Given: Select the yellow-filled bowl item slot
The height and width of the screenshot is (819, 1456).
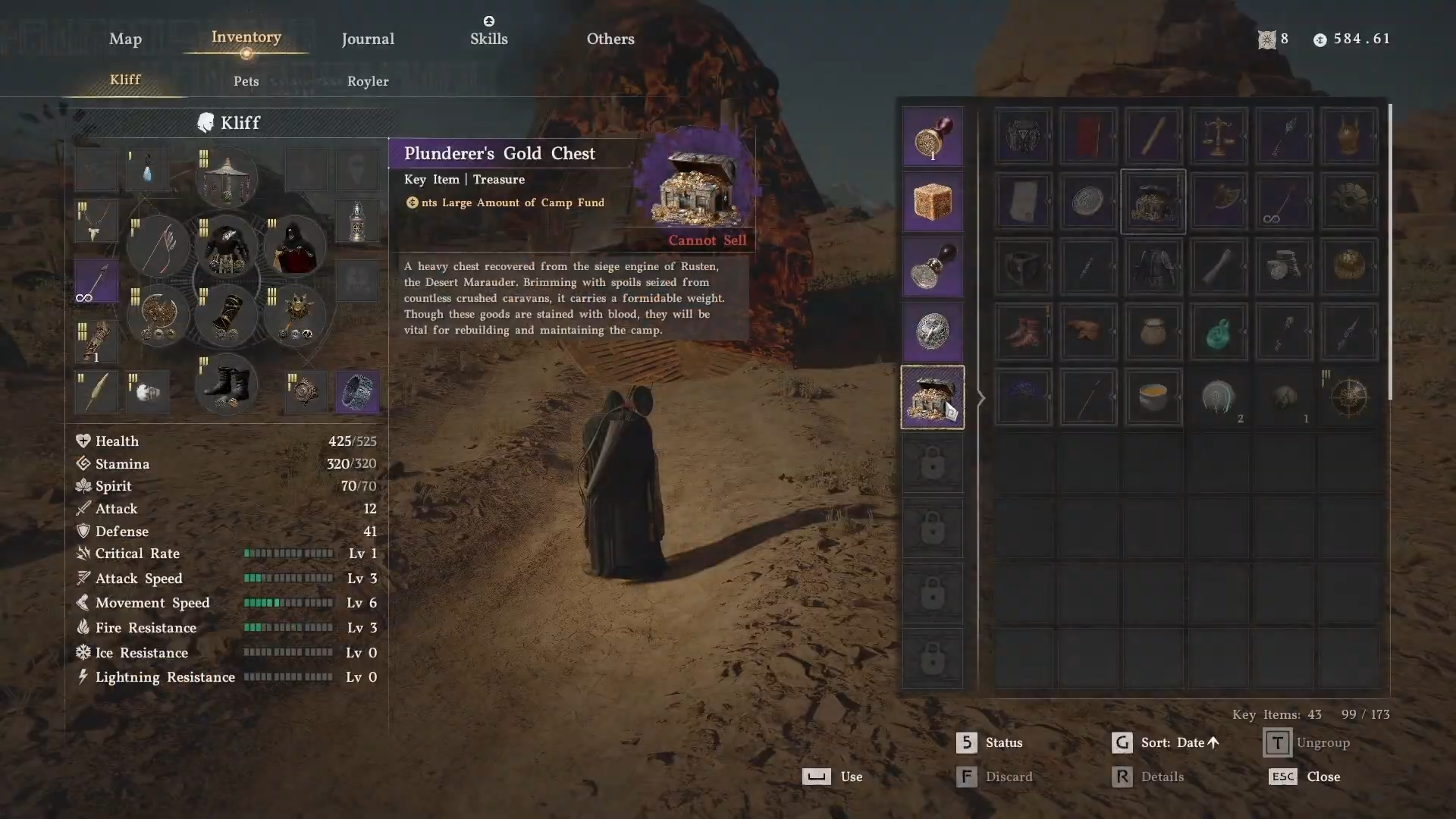Looking at the screenshot, I should pos(1153,397).
